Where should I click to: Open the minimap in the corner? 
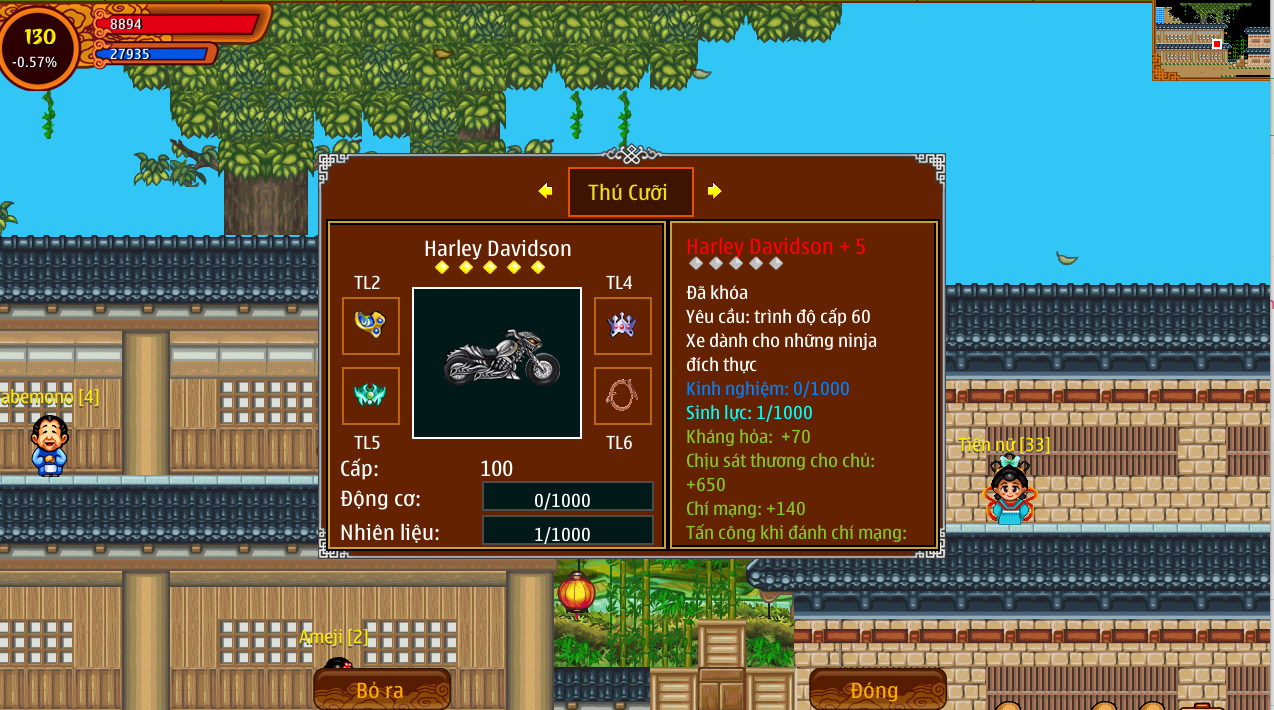1212,40
